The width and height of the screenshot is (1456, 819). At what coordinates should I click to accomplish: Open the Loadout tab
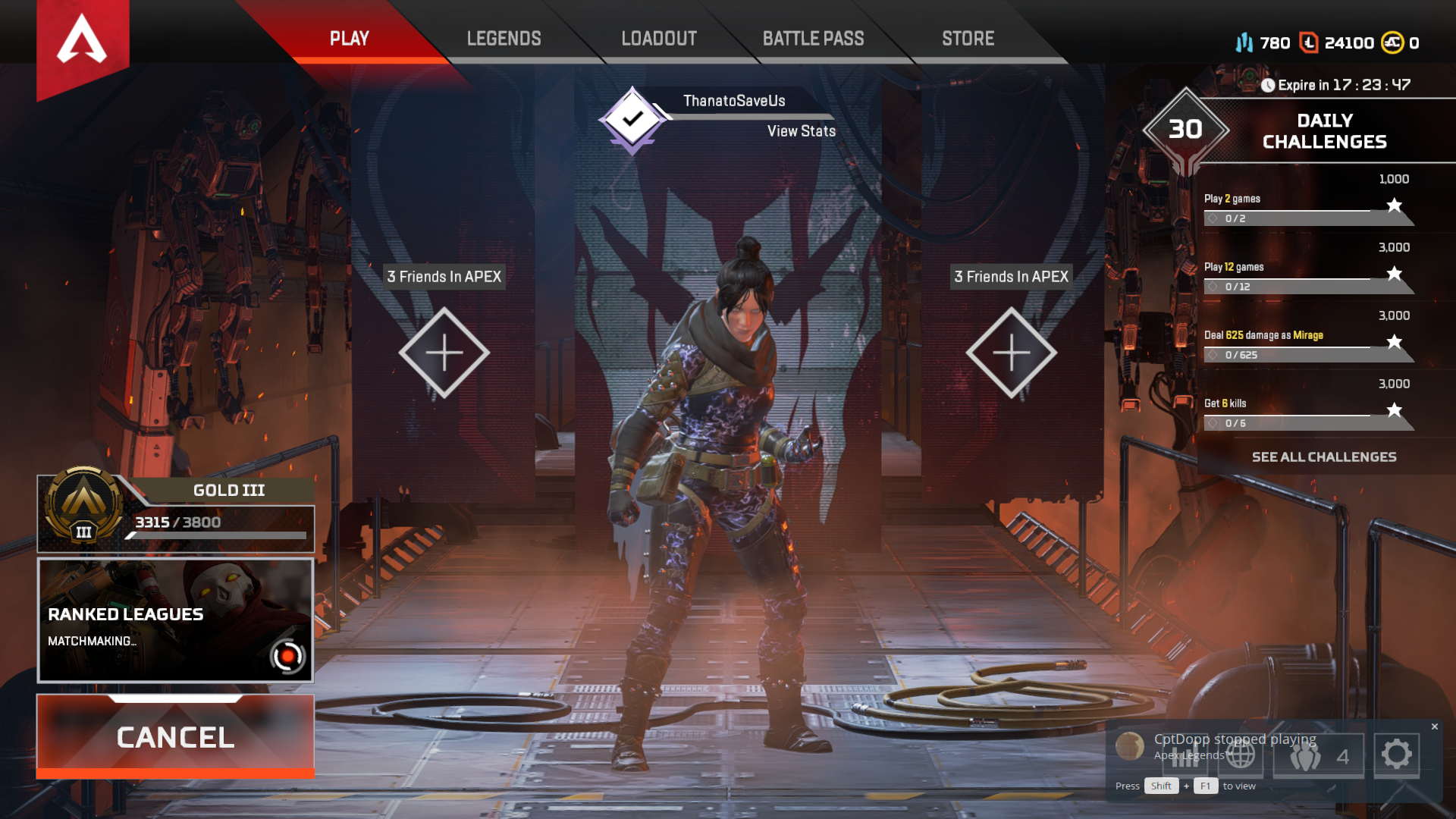tap(659, 39)
